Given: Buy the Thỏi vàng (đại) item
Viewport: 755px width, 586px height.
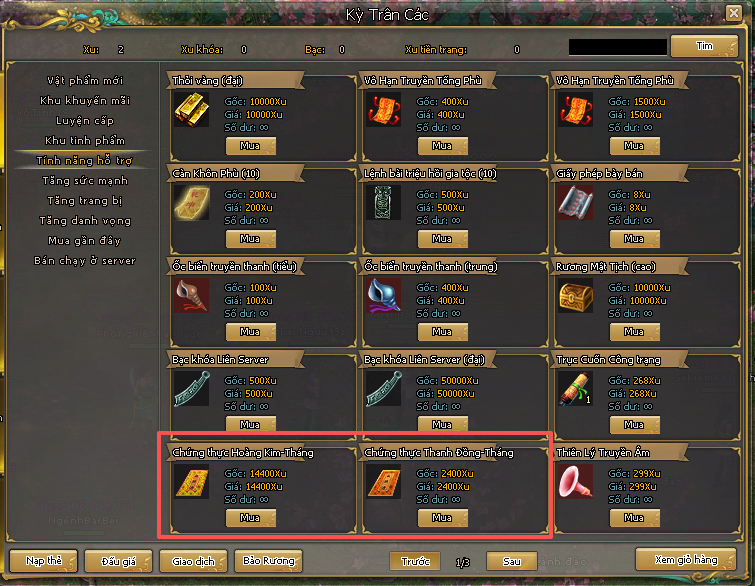Looking at the screenshot, I should [x=250, y=146].
